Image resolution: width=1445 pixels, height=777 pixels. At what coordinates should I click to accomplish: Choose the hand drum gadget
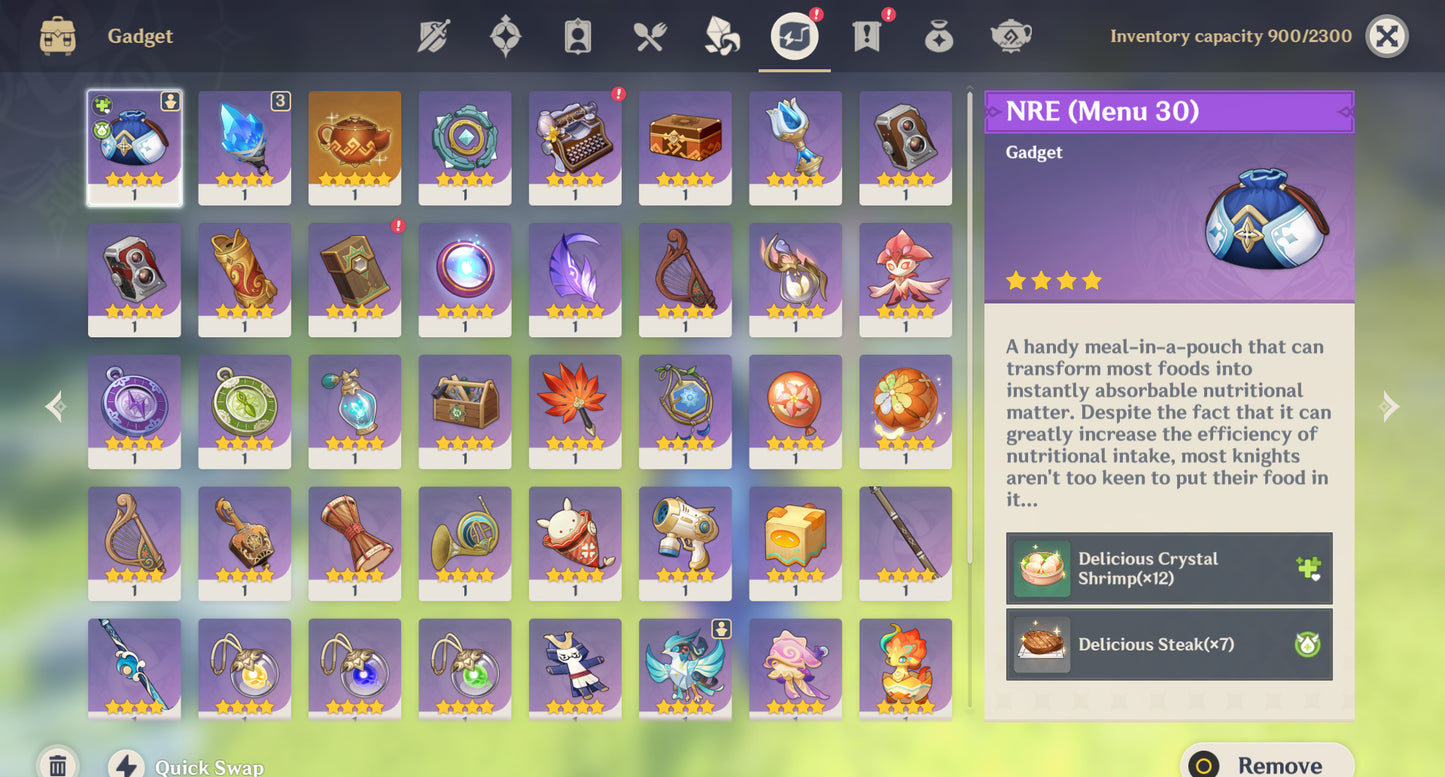pos(354,543)
